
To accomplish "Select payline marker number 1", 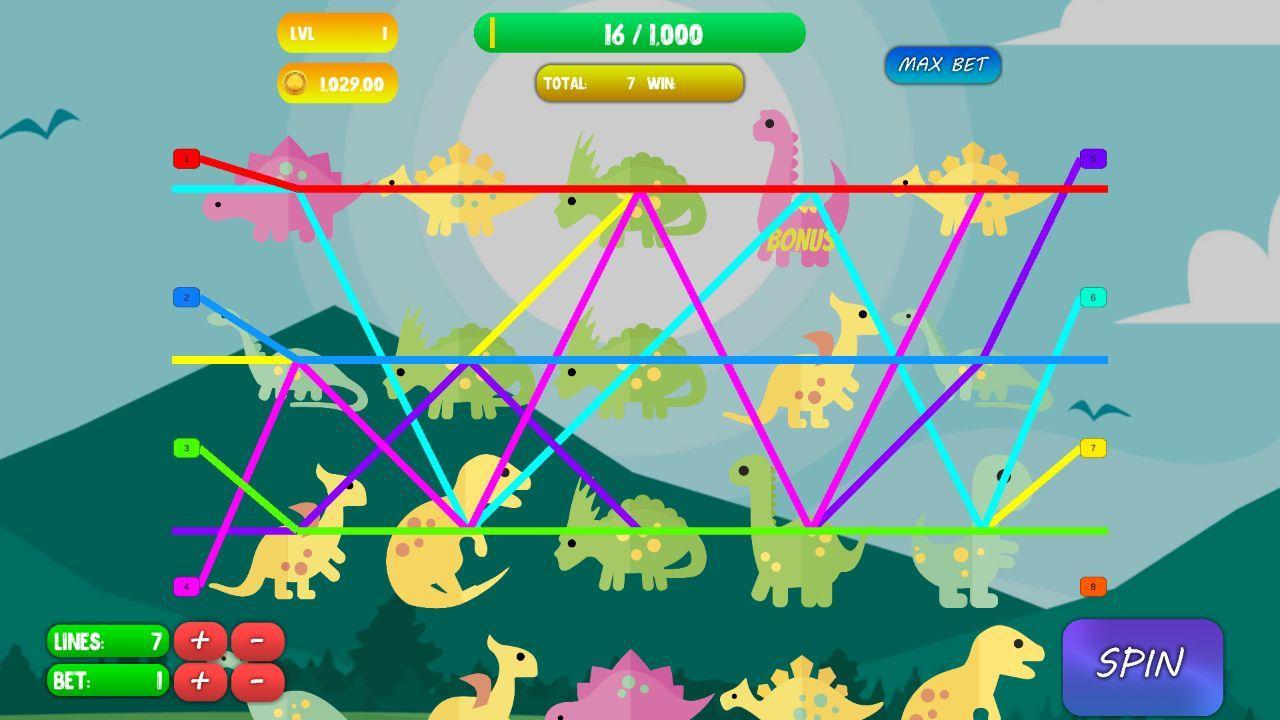I will tap(185, 158).
